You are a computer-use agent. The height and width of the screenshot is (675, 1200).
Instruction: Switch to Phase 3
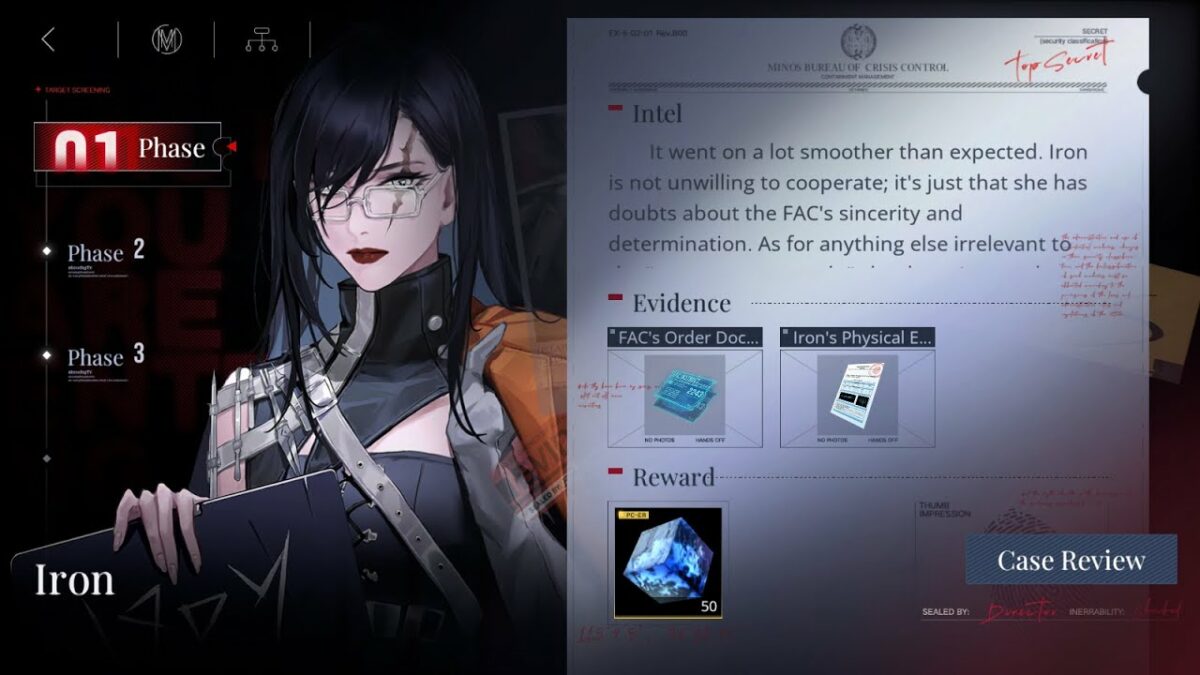[x=105, y=356]
